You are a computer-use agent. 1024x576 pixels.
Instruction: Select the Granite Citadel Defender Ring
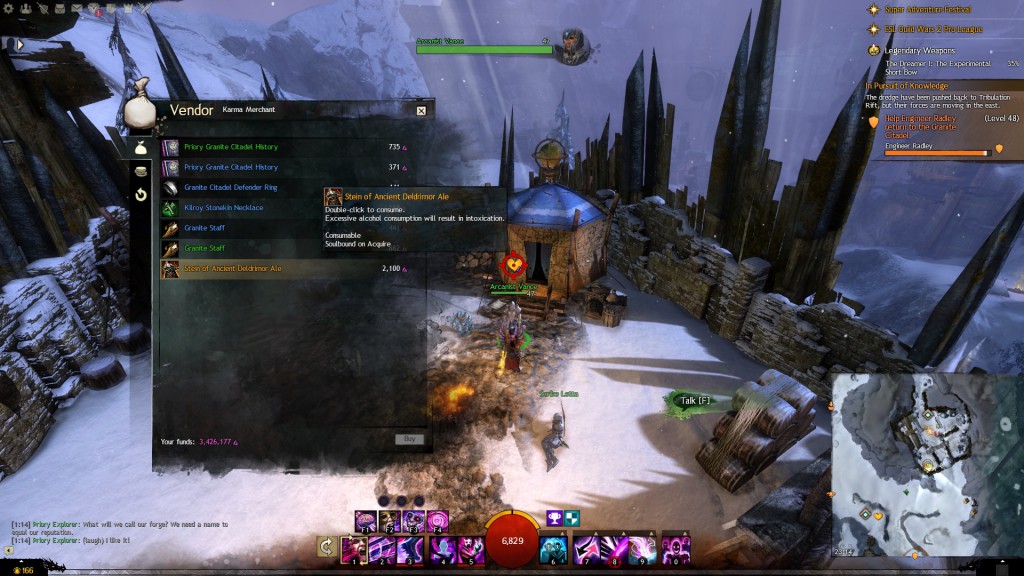231,187
